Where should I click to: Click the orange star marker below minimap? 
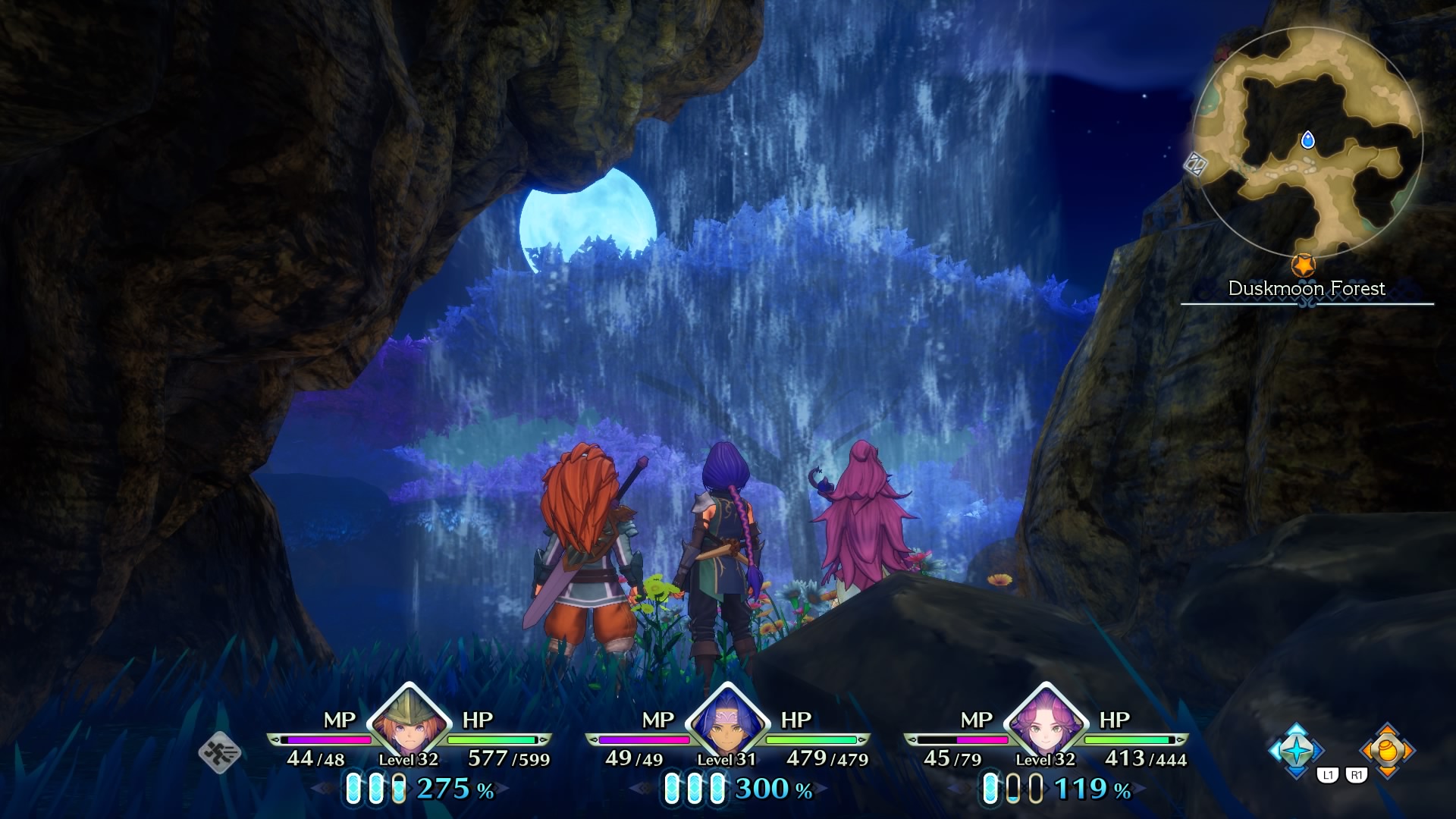coord(1303,265)
